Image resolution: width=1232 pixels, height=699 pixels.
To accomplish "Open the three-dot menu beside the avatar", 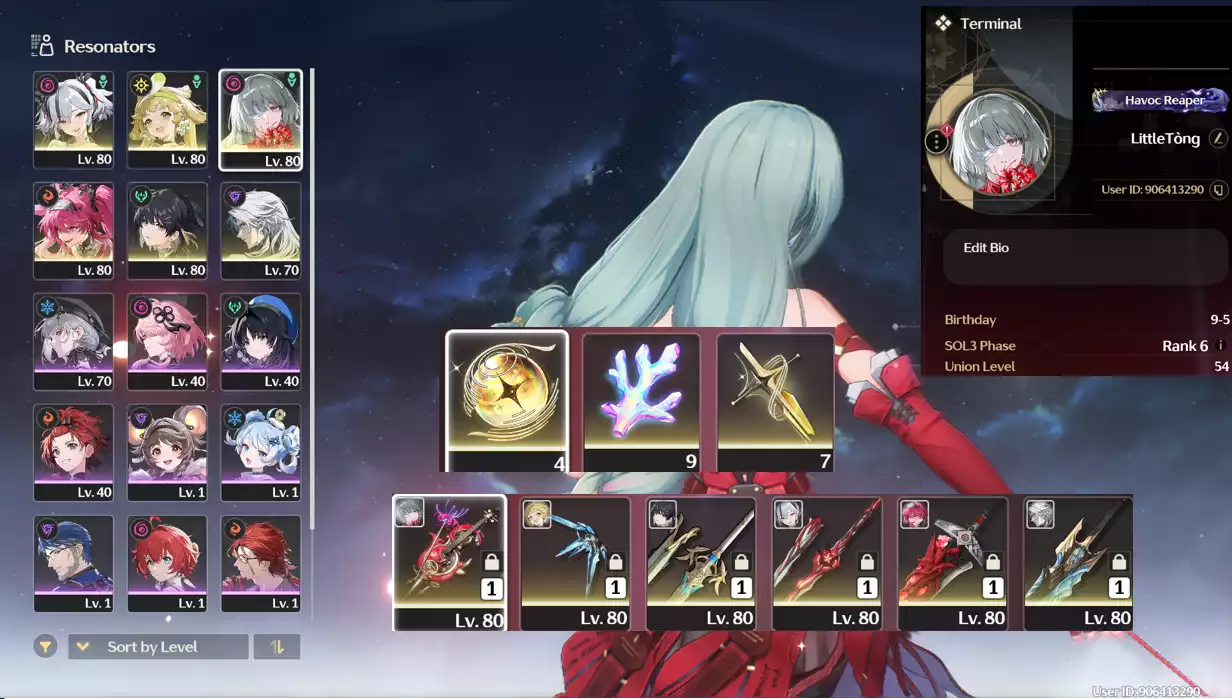I will tap(936, 141).
